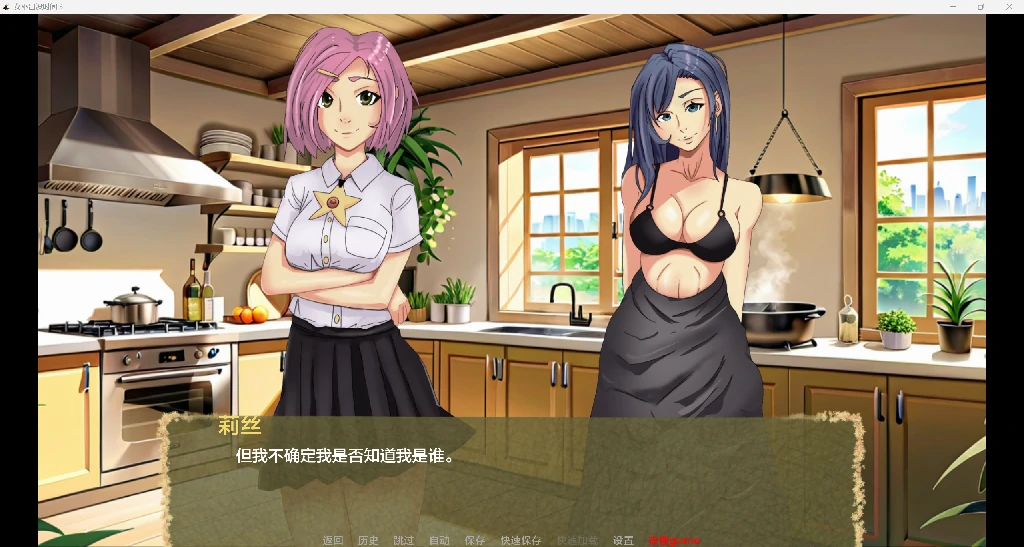1024x547 pixels.
Task: Minimize the game window
Action: [x=952, y=6]
